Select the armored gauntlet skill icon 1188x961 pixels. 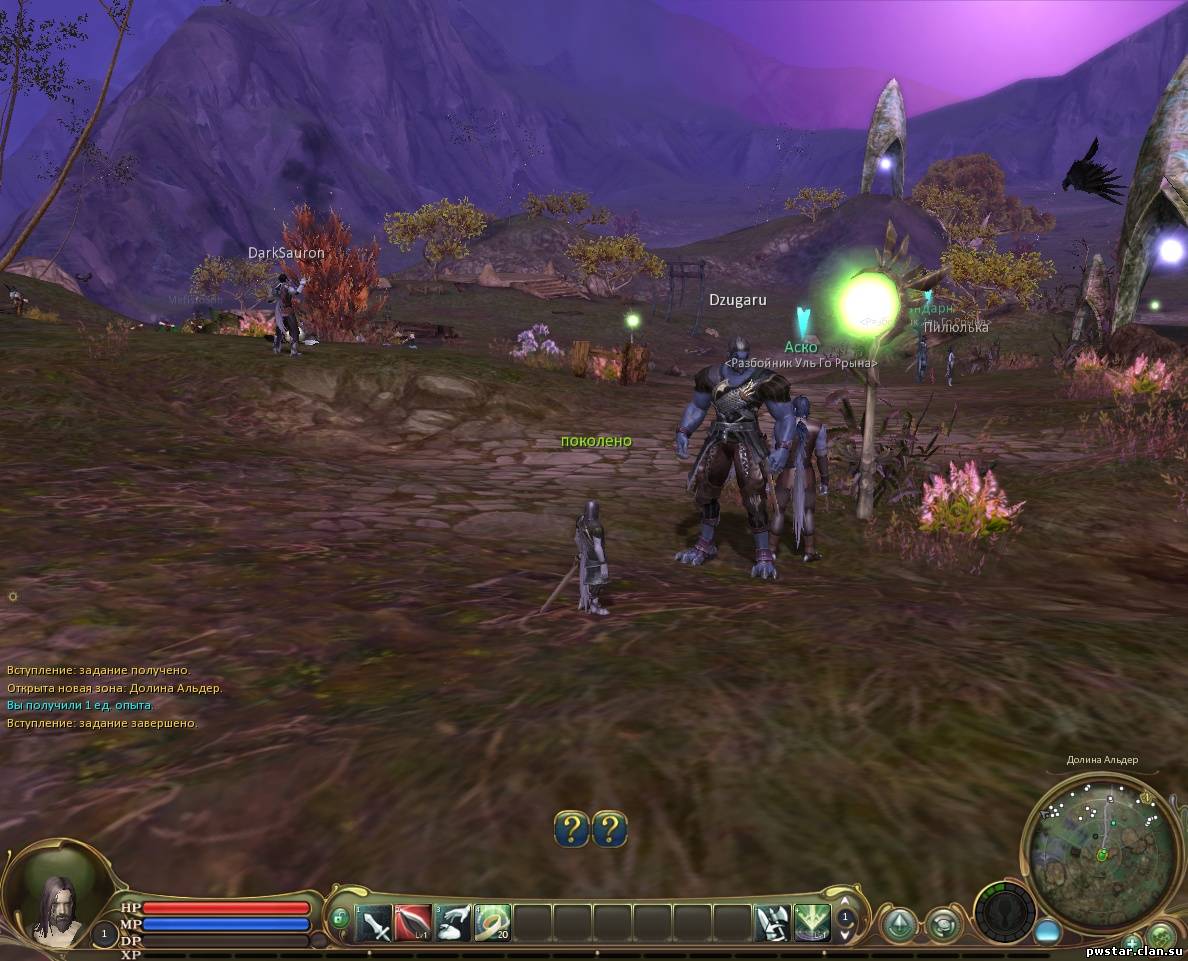[x=772, y=922]
